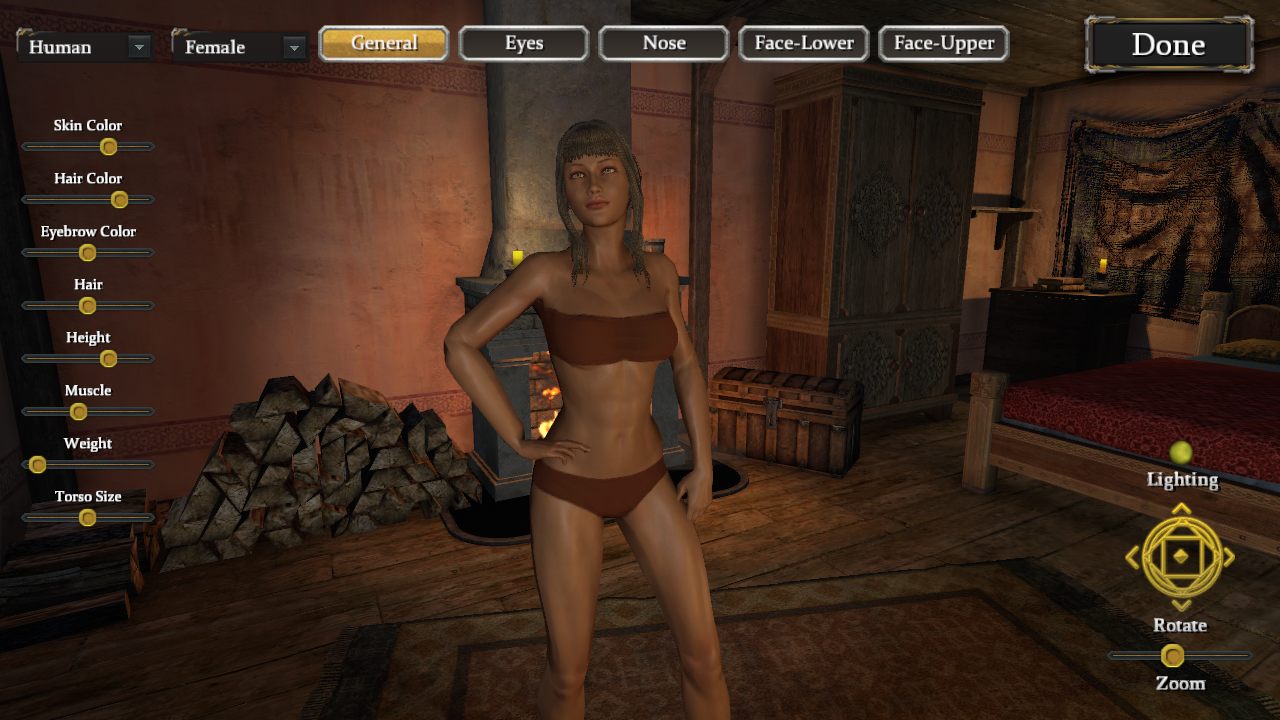Screen dimensions: 1280x720
Task: Rotate character with the right arrow
Action: (x=1229, y=557)
